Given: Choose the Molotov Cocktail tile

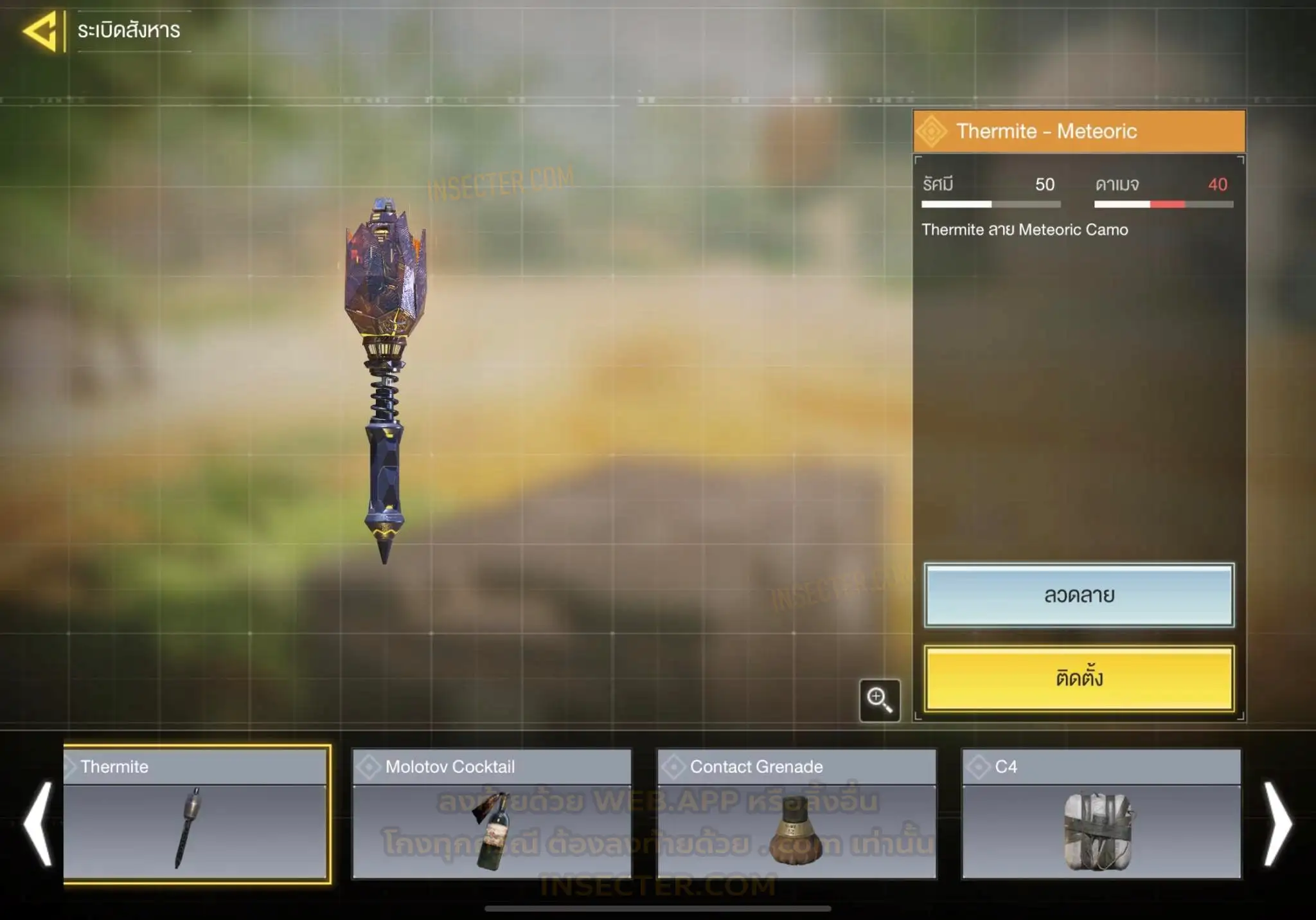Looking at the screenshot, I should pyautogui.click(x=492, y=814).
